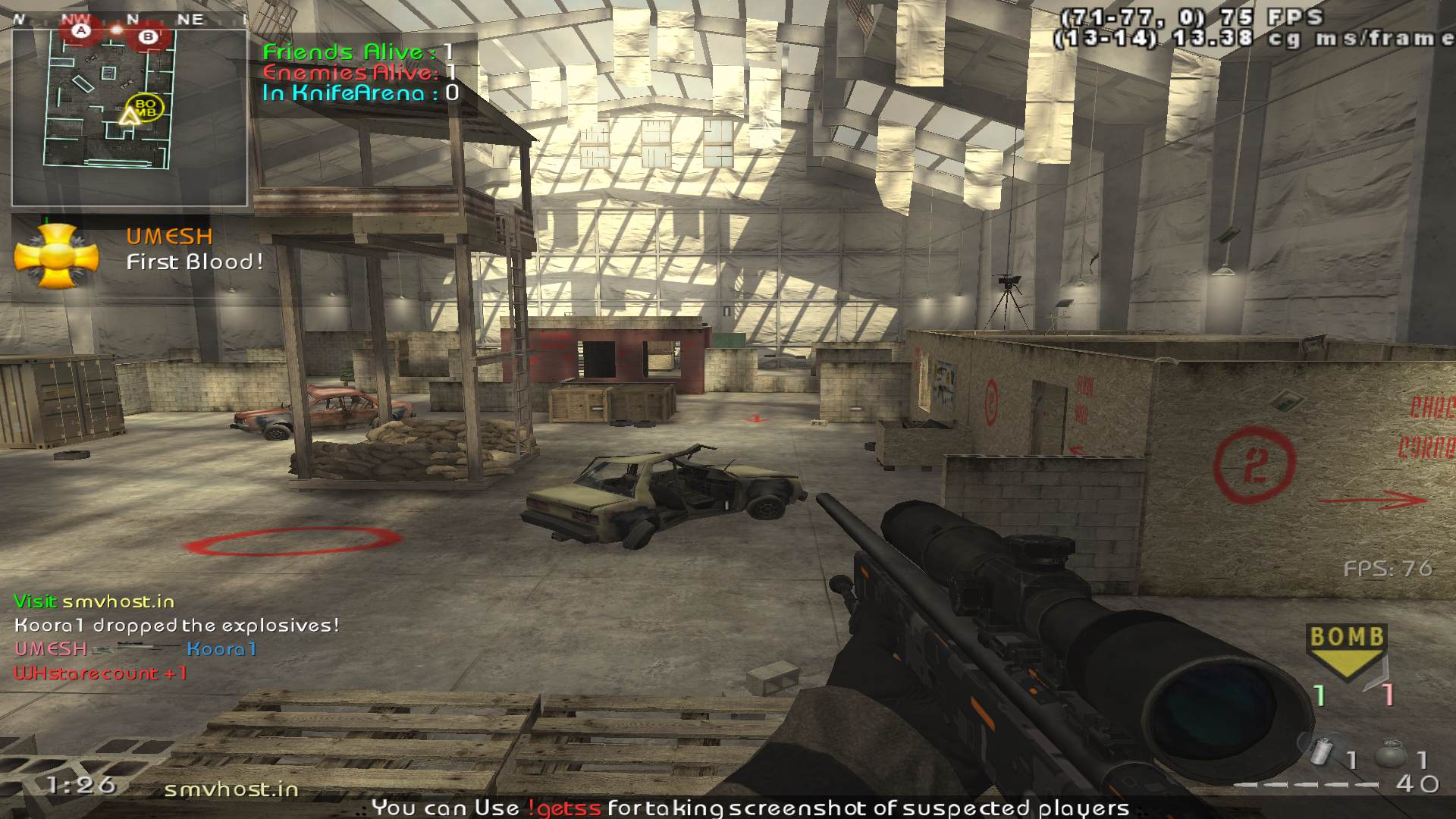Select the flashbang grenade icon
Screen dimensions: 1456x819
point(1323,753)
